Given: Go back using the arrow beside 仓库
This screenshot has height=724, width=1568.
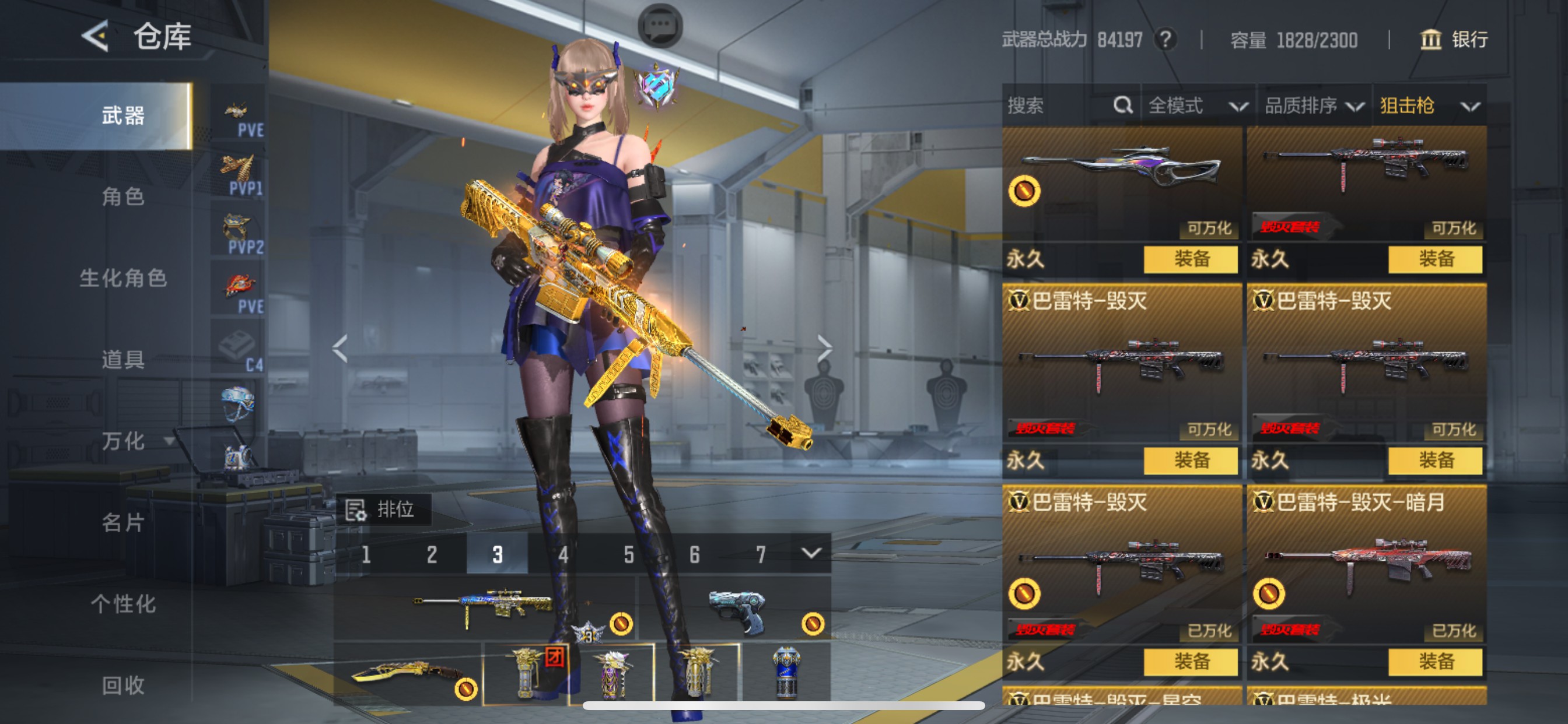Looking at the screenshot, I should [x=96, y=37].
